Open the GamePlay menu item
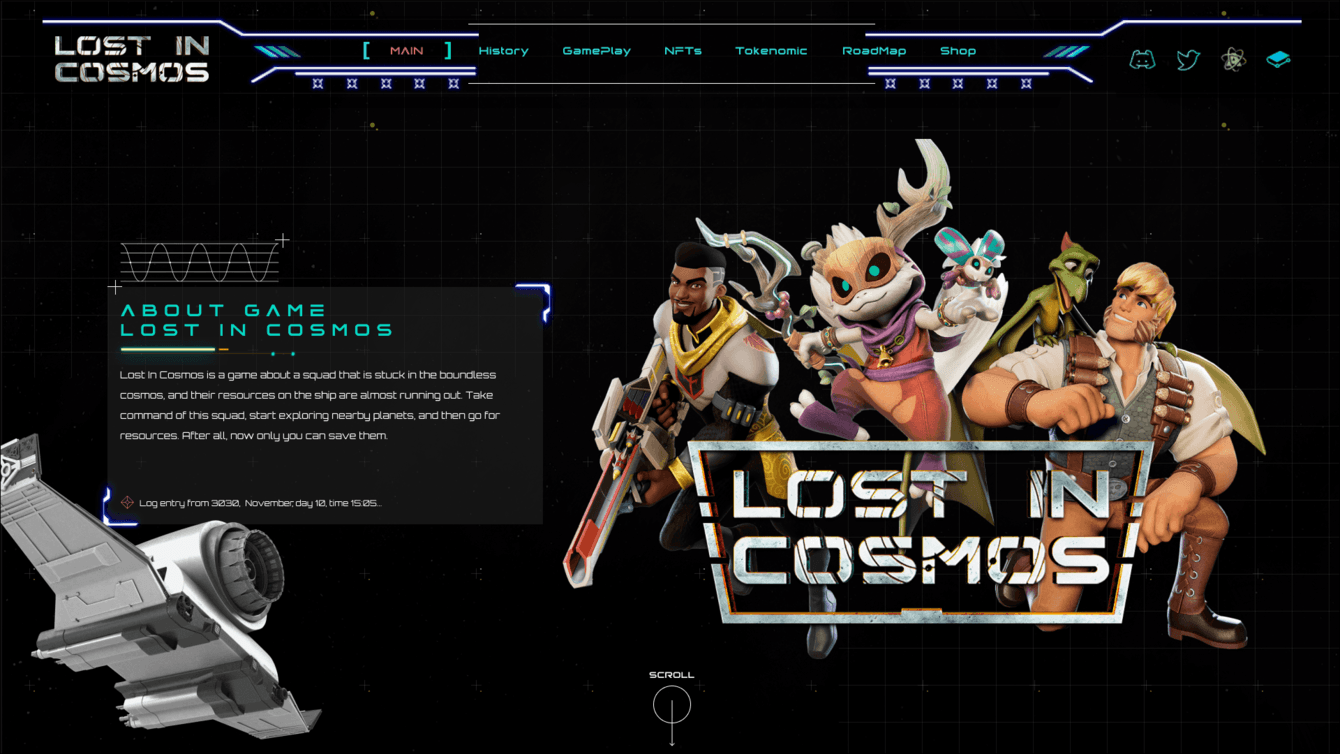 596,50
